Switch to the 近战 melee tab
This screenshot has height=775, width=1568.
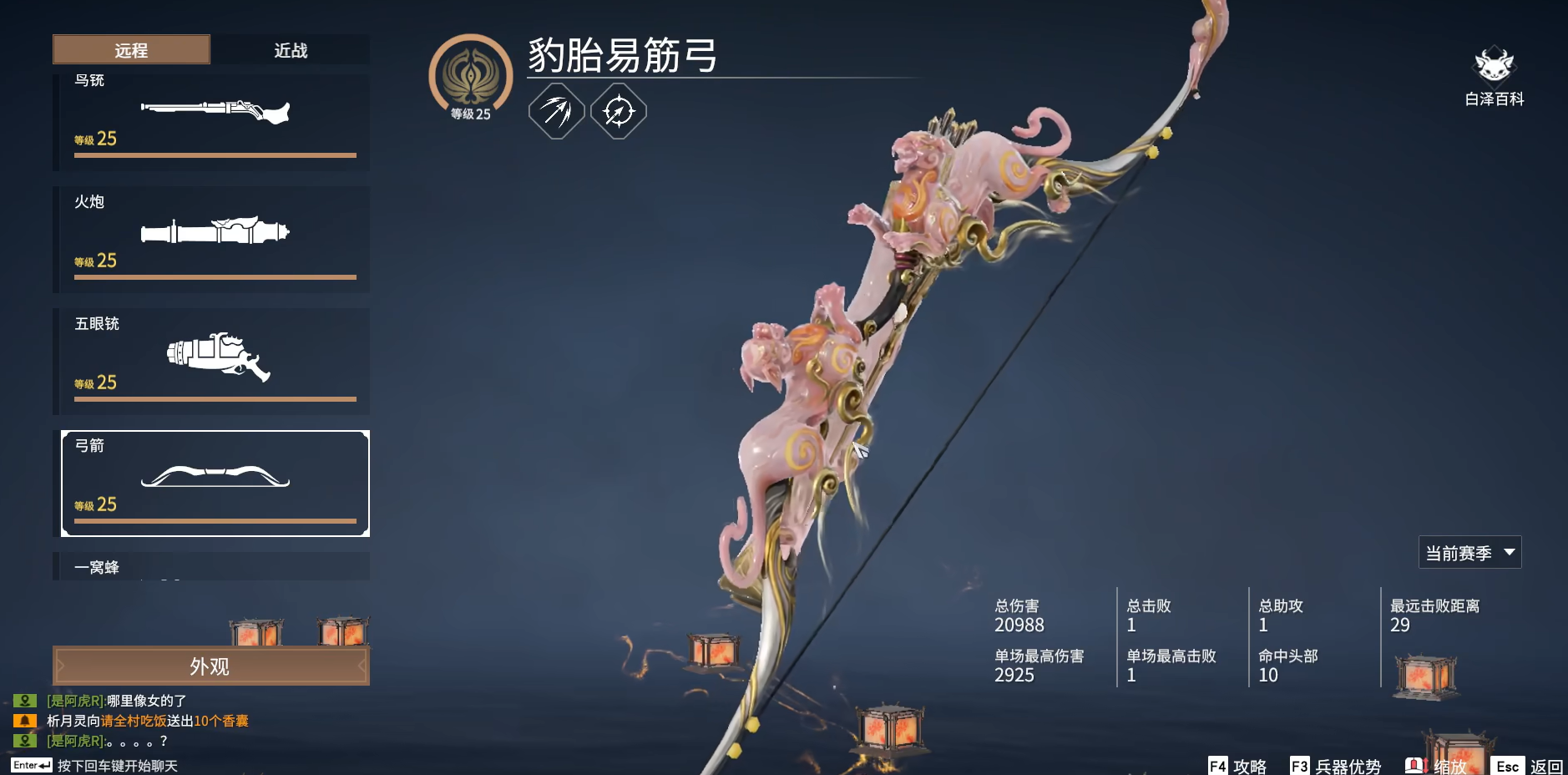point(290,50)
